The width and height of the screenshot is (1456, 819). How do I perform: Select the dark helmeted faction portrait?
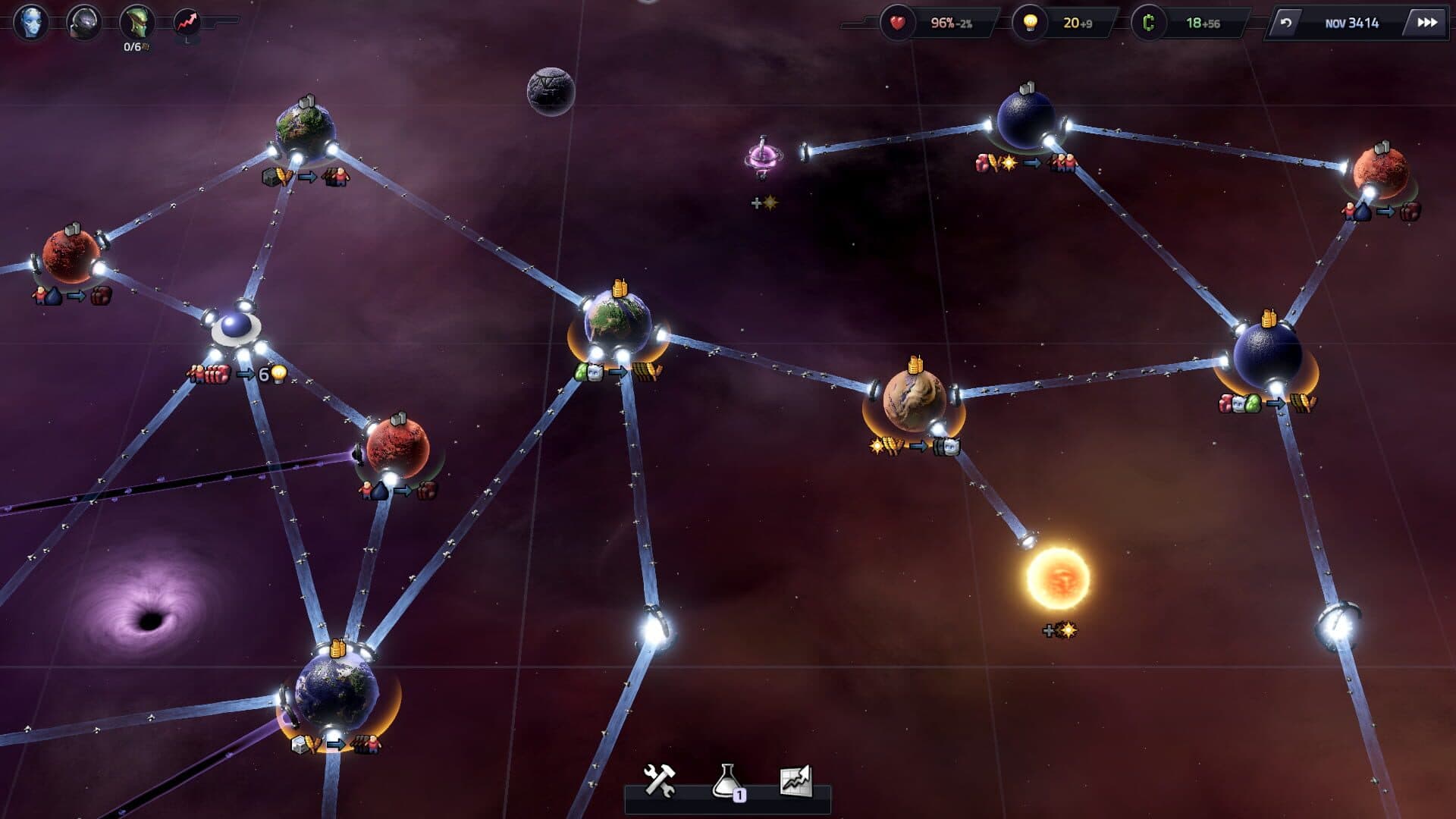coord(83,23)
